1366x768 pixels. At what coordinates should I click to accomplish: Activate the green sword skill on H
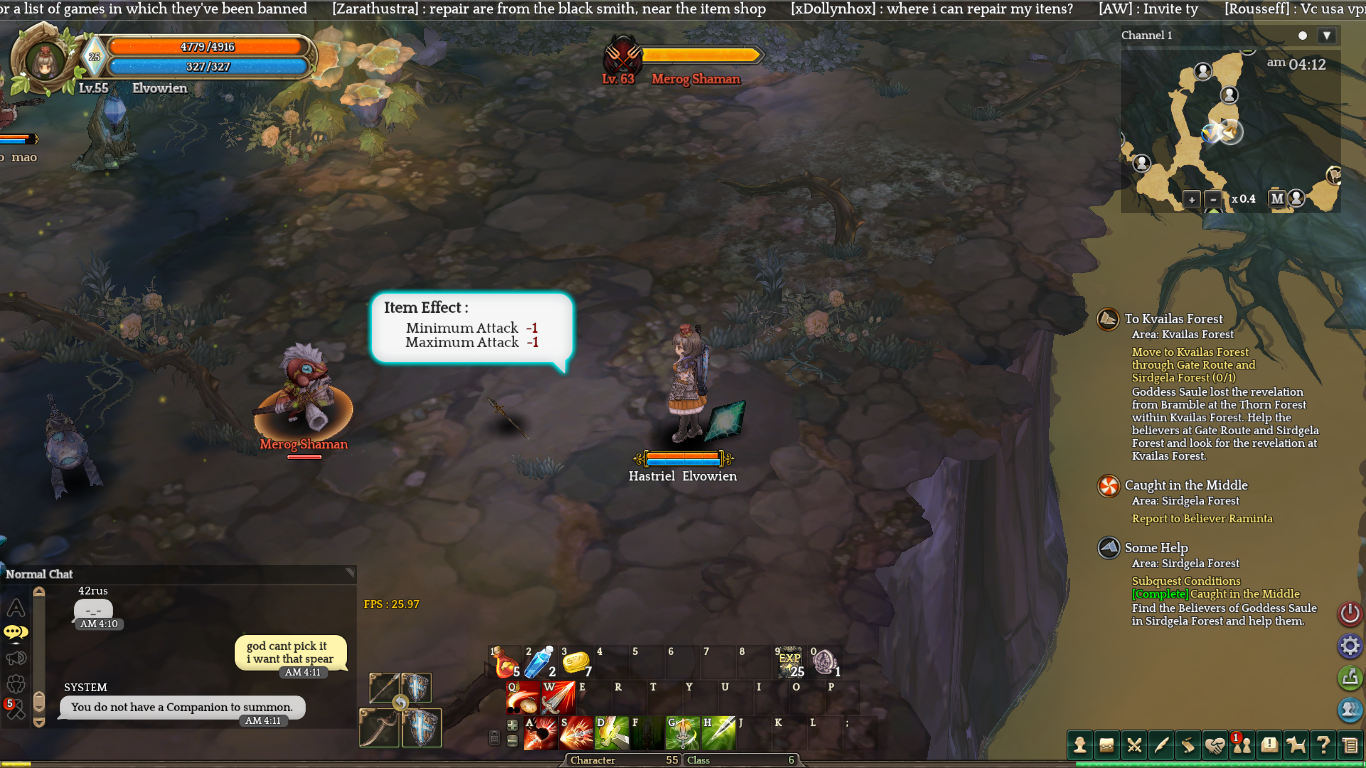point(718,733)
